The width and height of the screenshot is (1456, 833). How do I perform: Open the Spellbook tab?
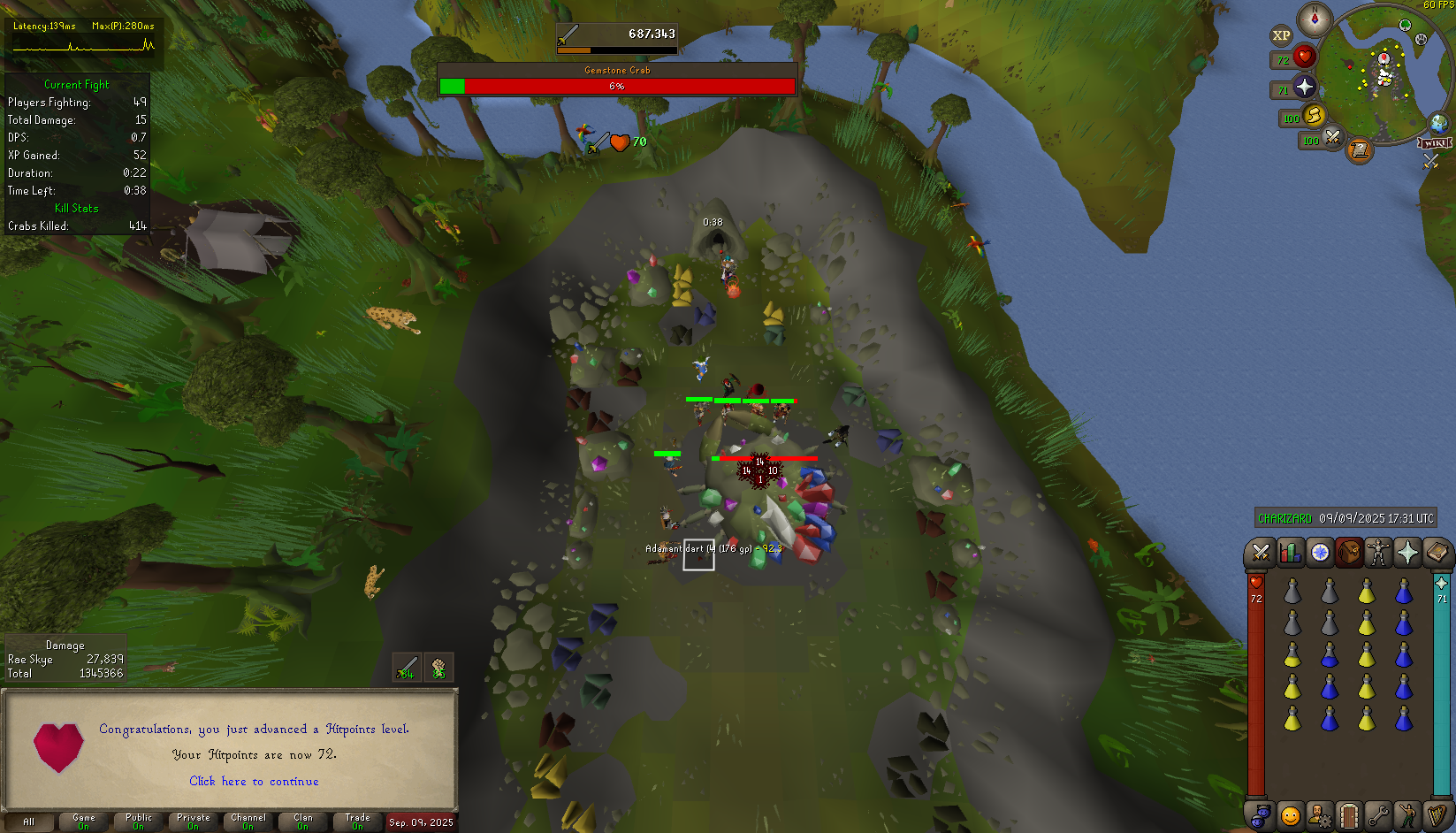(1437, 554)
